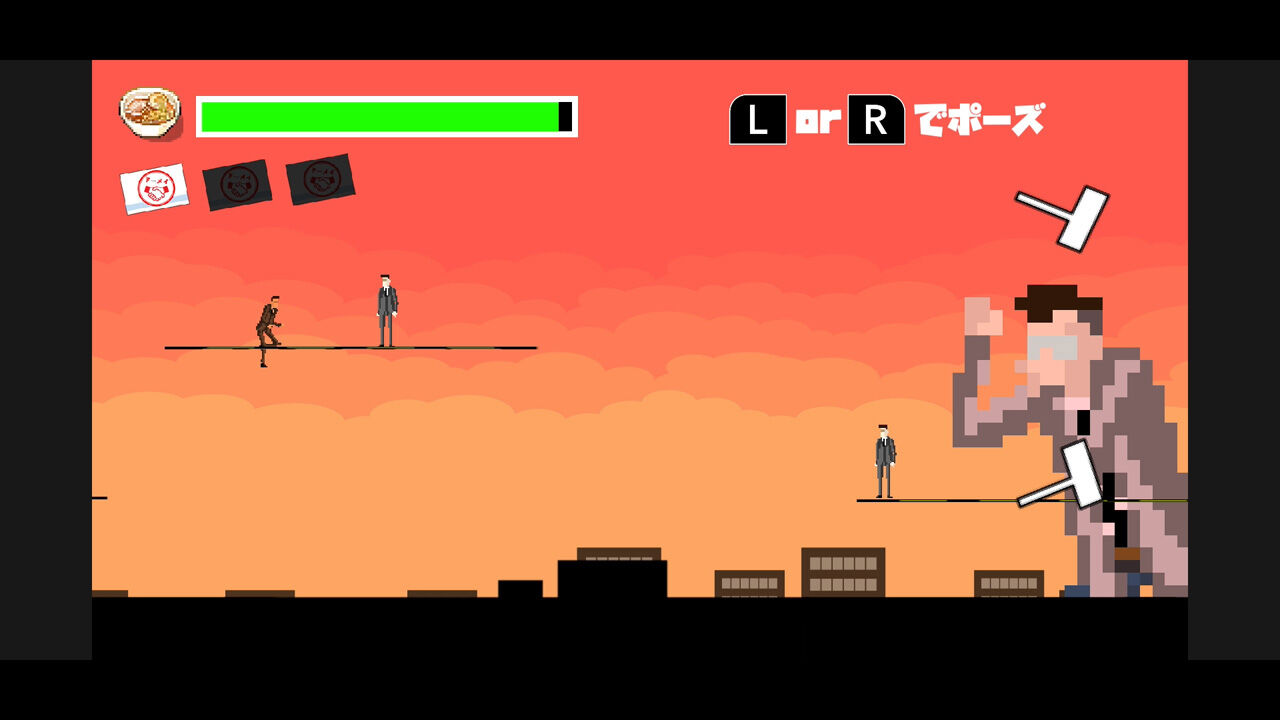Click the R shoulder button icon

click(x=877, y=121)
